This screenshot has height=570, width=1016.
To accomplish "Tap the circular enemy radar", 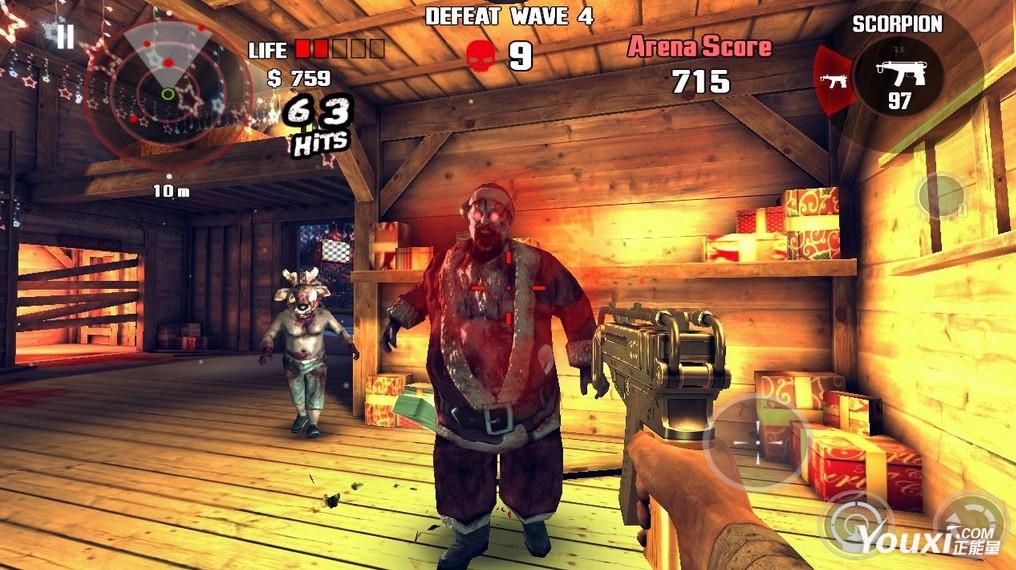I will tap(167, 93).
